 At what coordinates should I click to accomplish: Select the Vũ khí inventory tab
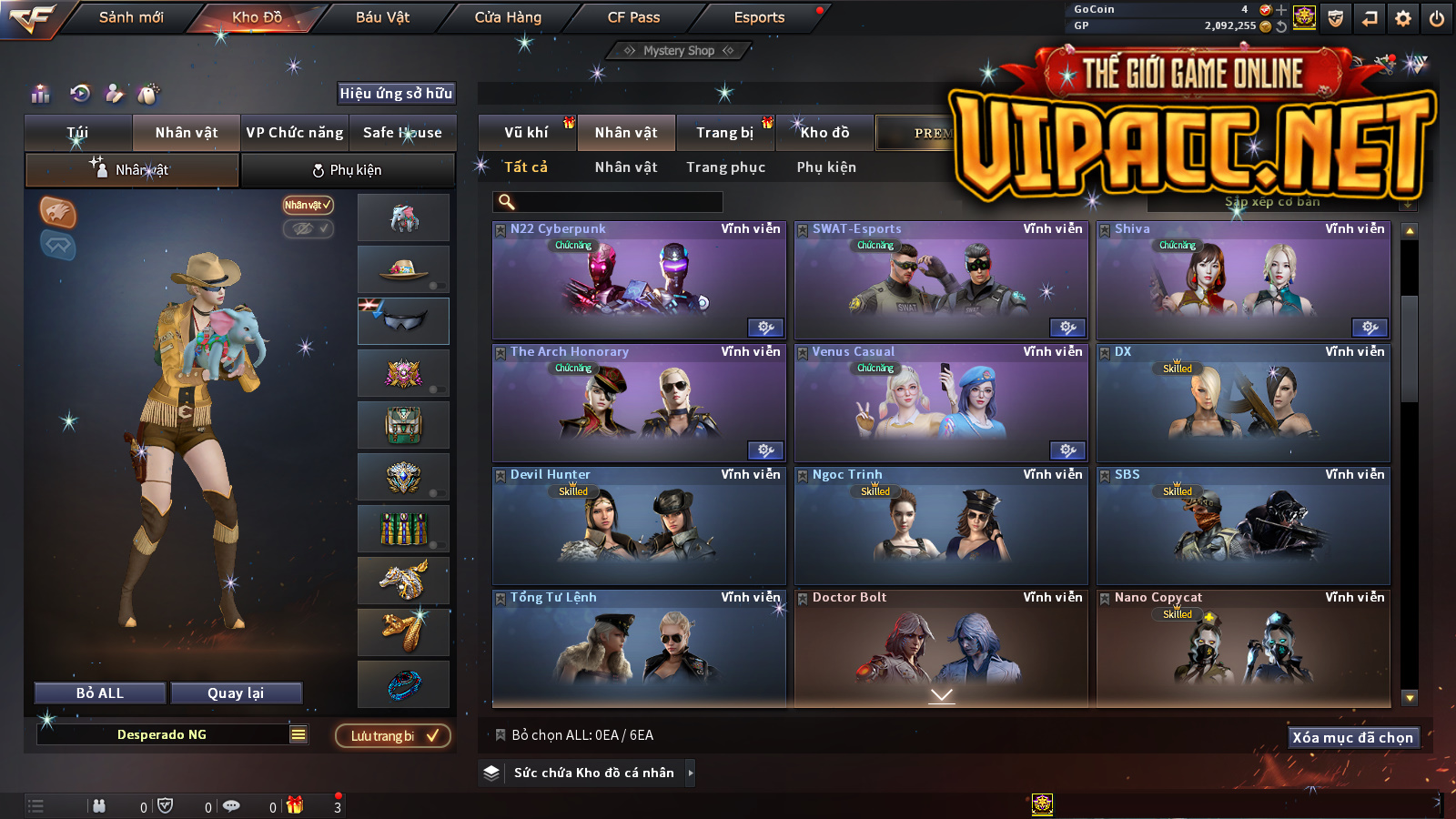pyautogui.click(x=526, y=133)
